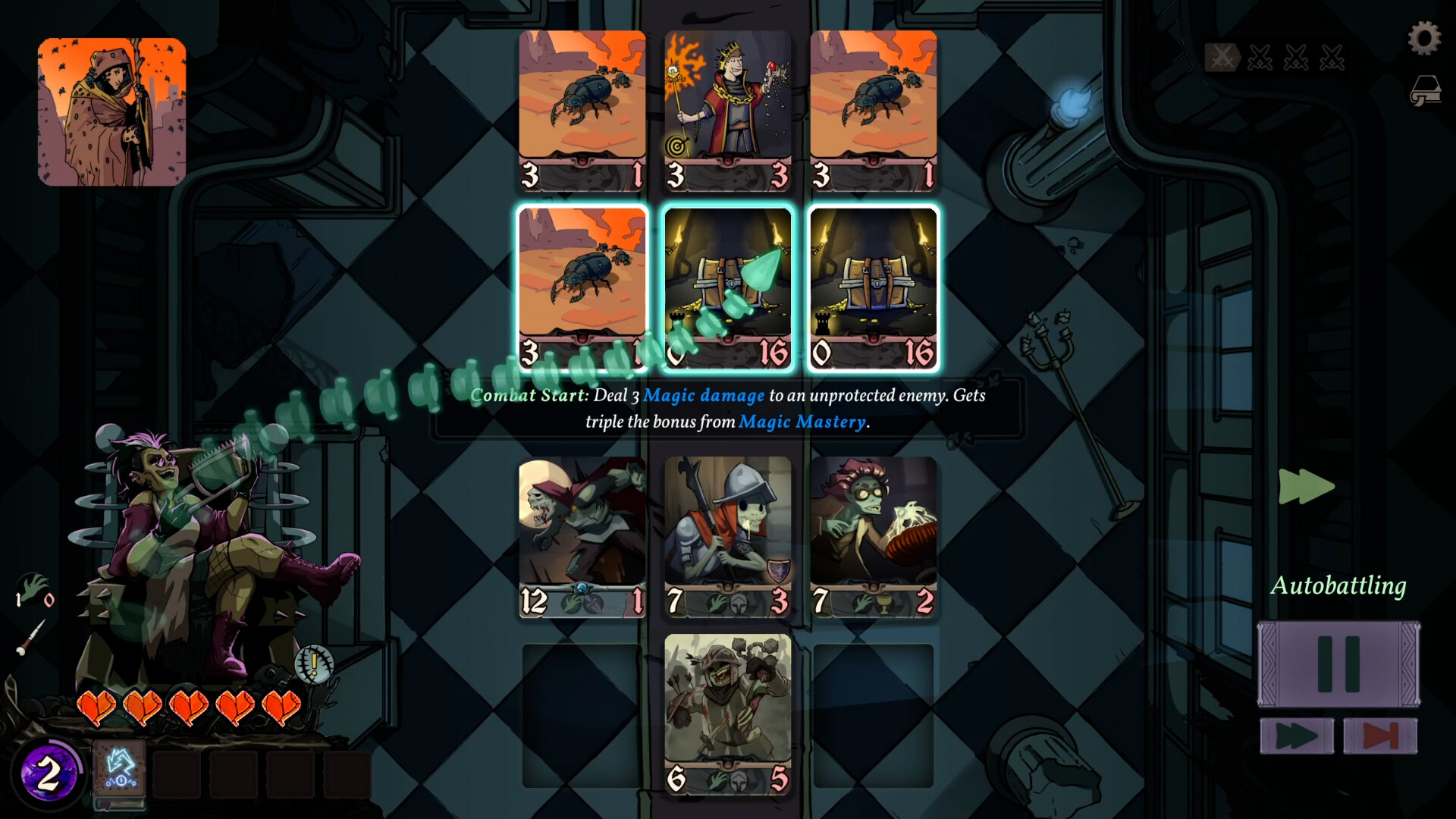Expand the Magic Mastery tooltip link

[802, 422]
